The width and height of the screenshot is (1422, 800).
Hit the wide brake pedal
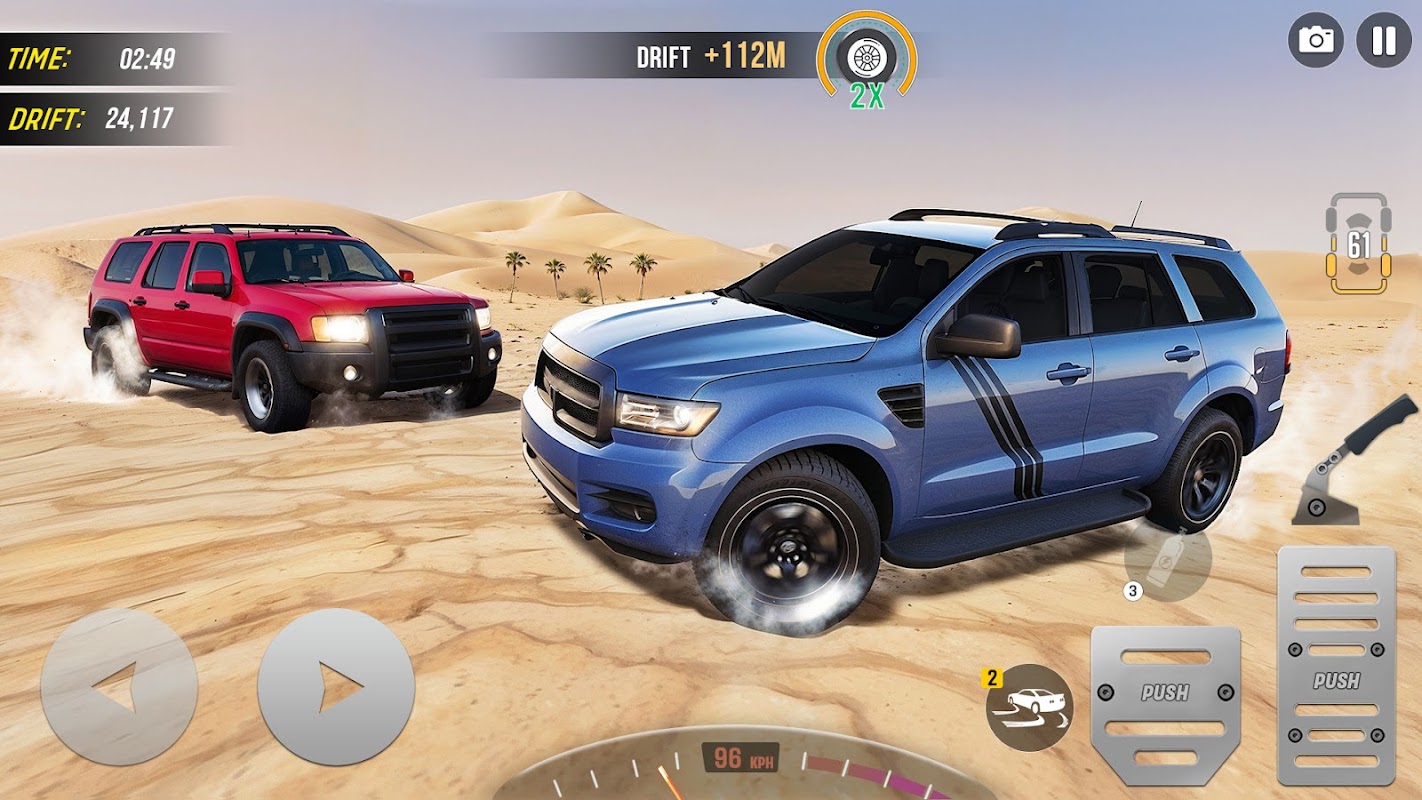click(1165, 704)
